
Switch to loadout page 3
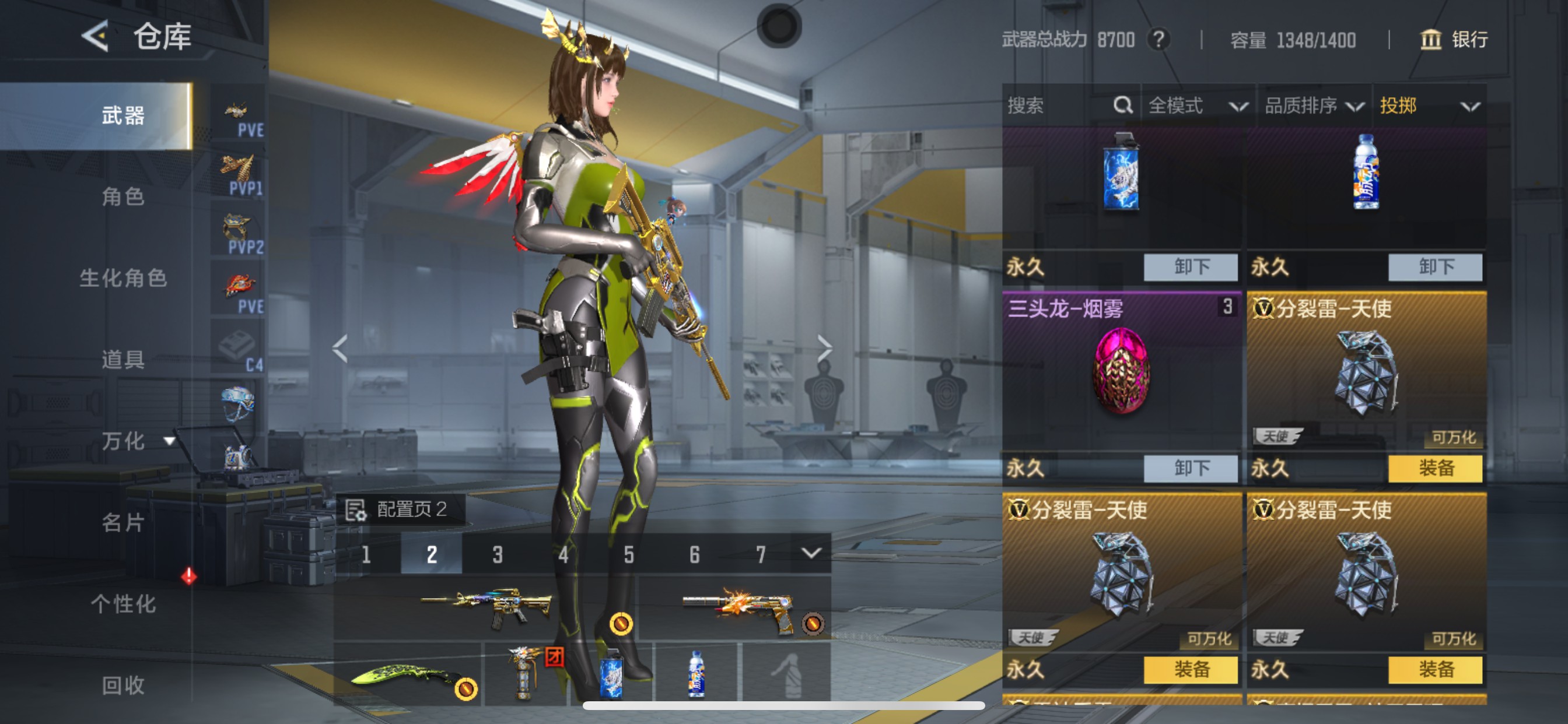(498, 554)
